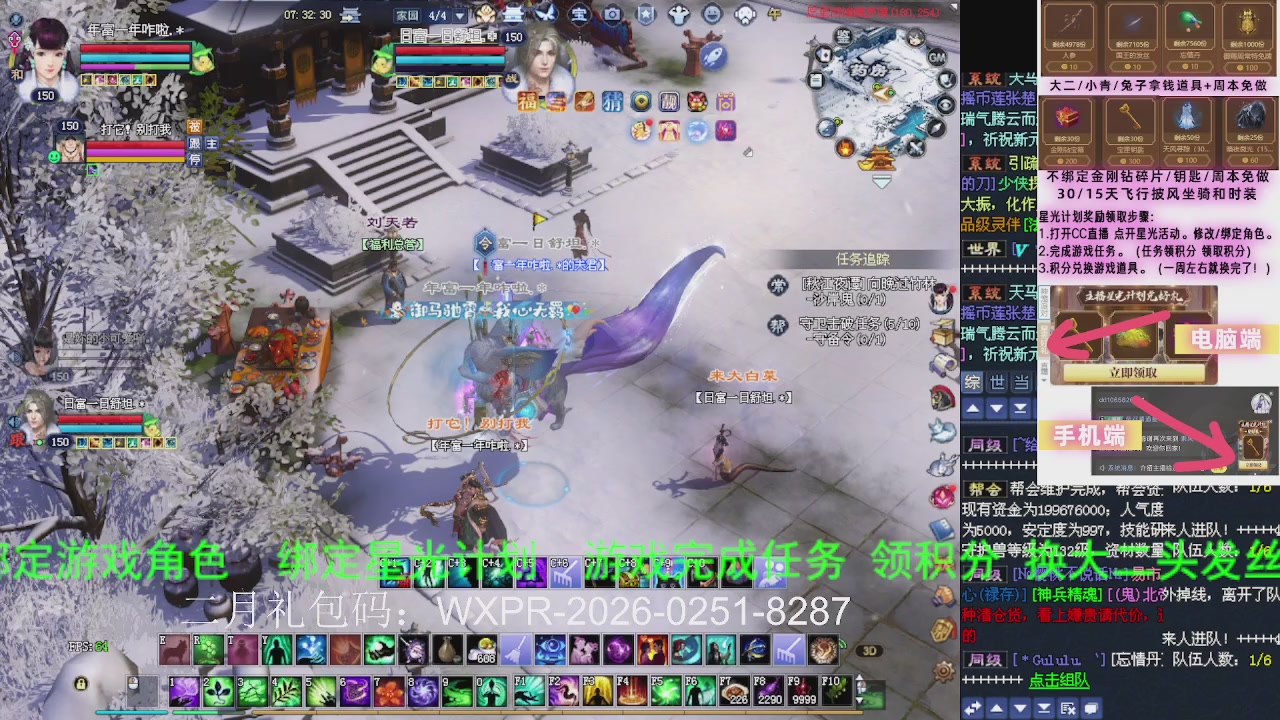Toggle the eye visibility icon on the minimap
Image resolution: width=1280 pixels, height=720 pixels.
tap(946, 105)
